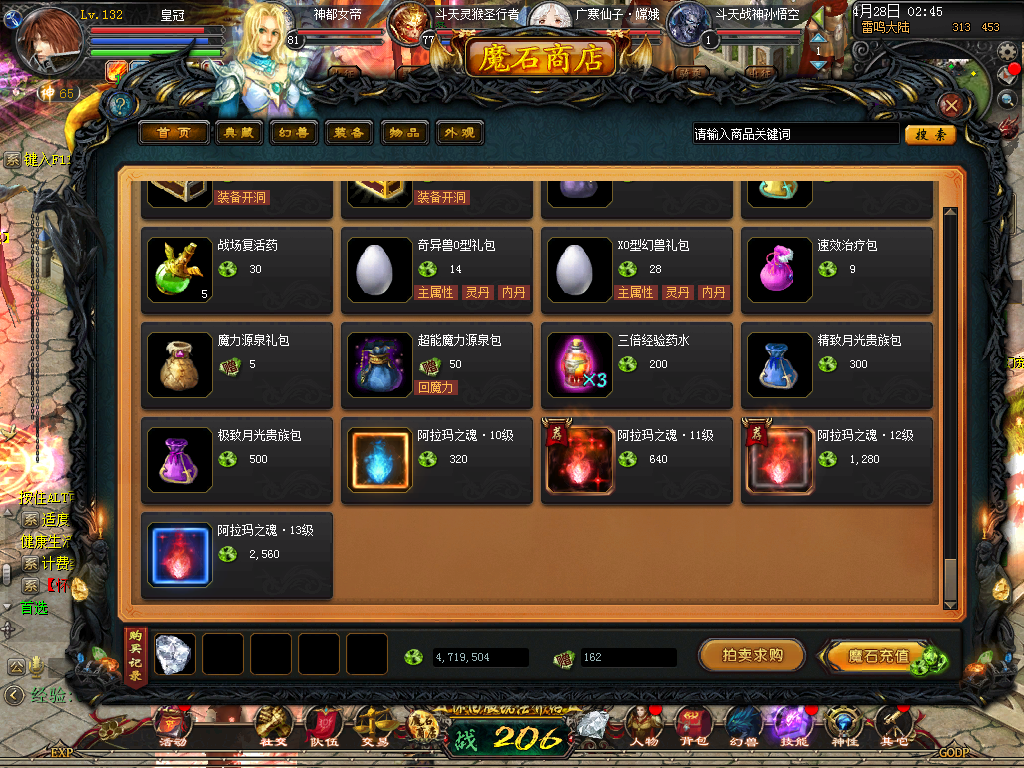Select 阿拉玛之魂·13级 item
Screen dimensions: 1024x768
tap(180, 555)
